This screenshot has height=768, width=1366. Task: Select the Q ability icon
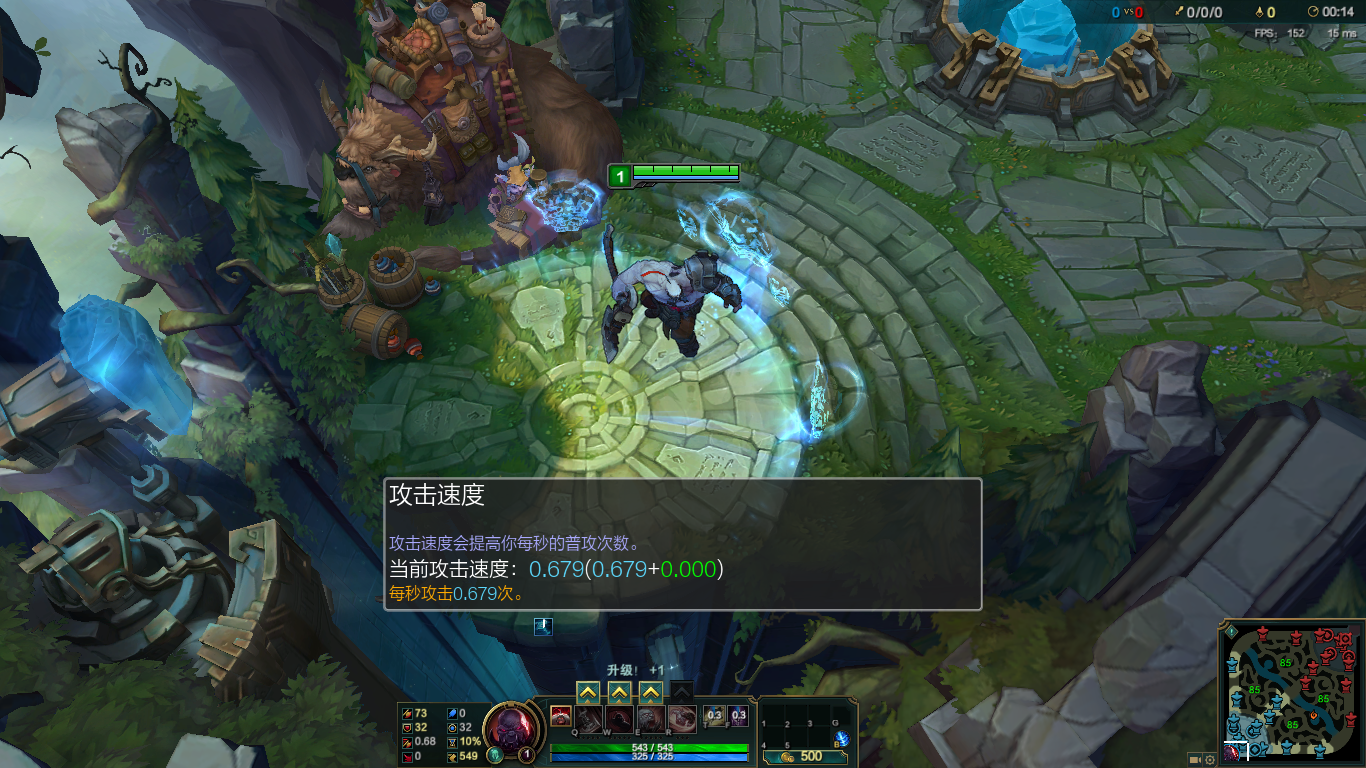click(x=587, y=718)
